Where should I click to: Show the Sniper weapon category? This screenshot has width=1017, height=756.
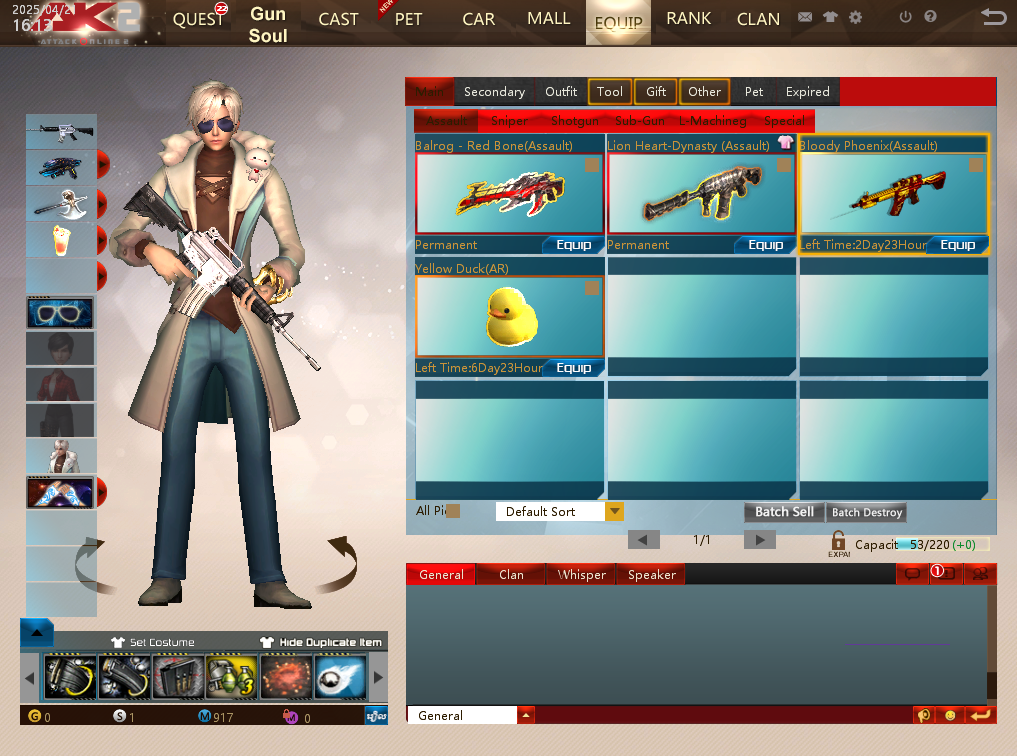510,121
